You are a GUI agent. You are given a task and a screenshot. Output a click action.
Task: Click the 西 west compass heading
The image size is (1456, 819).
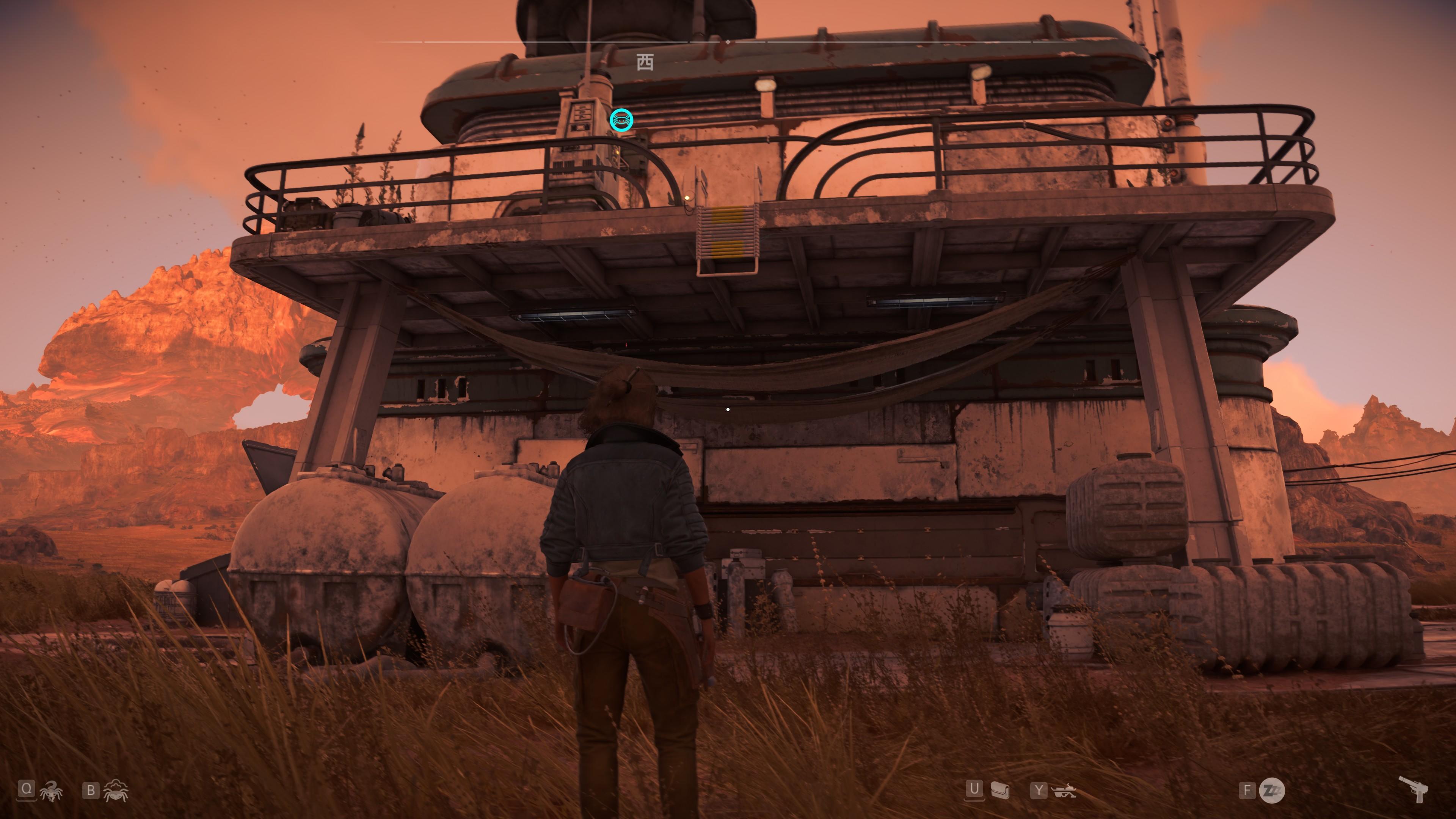click(645, 62)
